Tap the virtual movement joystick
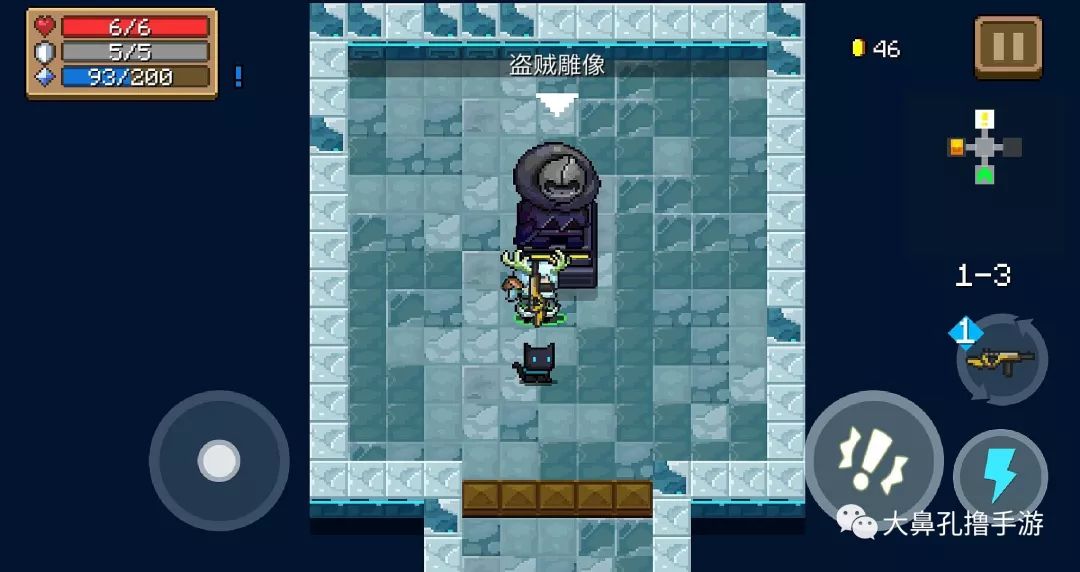1080x572 pixels. (x=219, y=461)
